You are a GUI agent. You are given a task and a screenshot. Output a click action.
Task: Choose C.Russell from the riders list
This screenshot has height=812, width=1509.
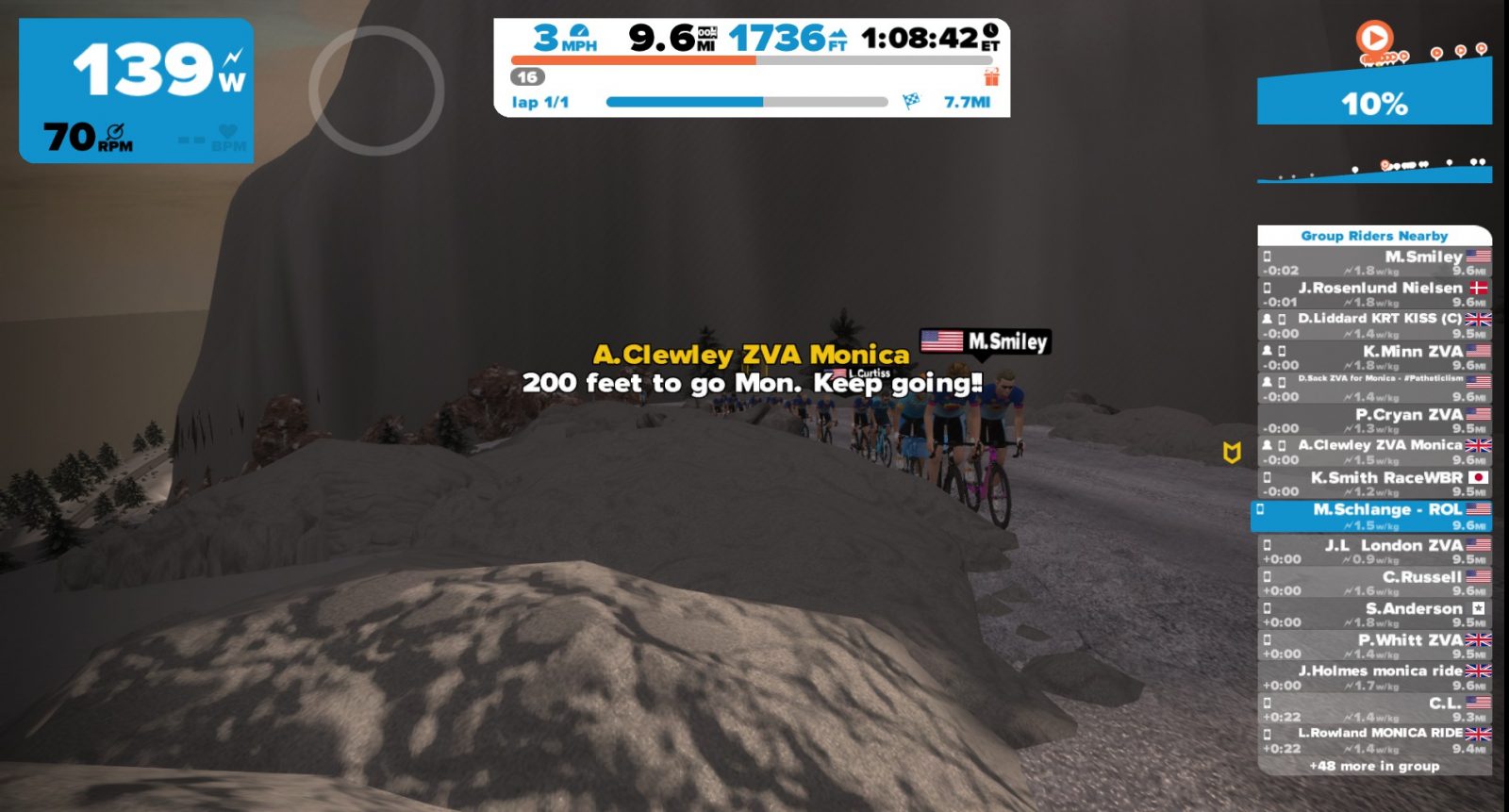click(1374, 583)
